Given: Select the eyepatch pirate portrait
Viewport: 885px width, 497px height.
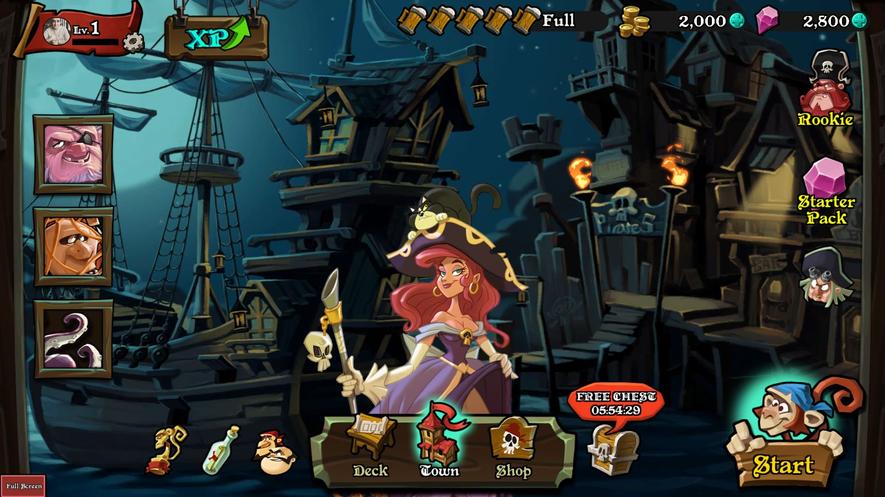Looking at the screenshot, I should (x=73, y=154).
